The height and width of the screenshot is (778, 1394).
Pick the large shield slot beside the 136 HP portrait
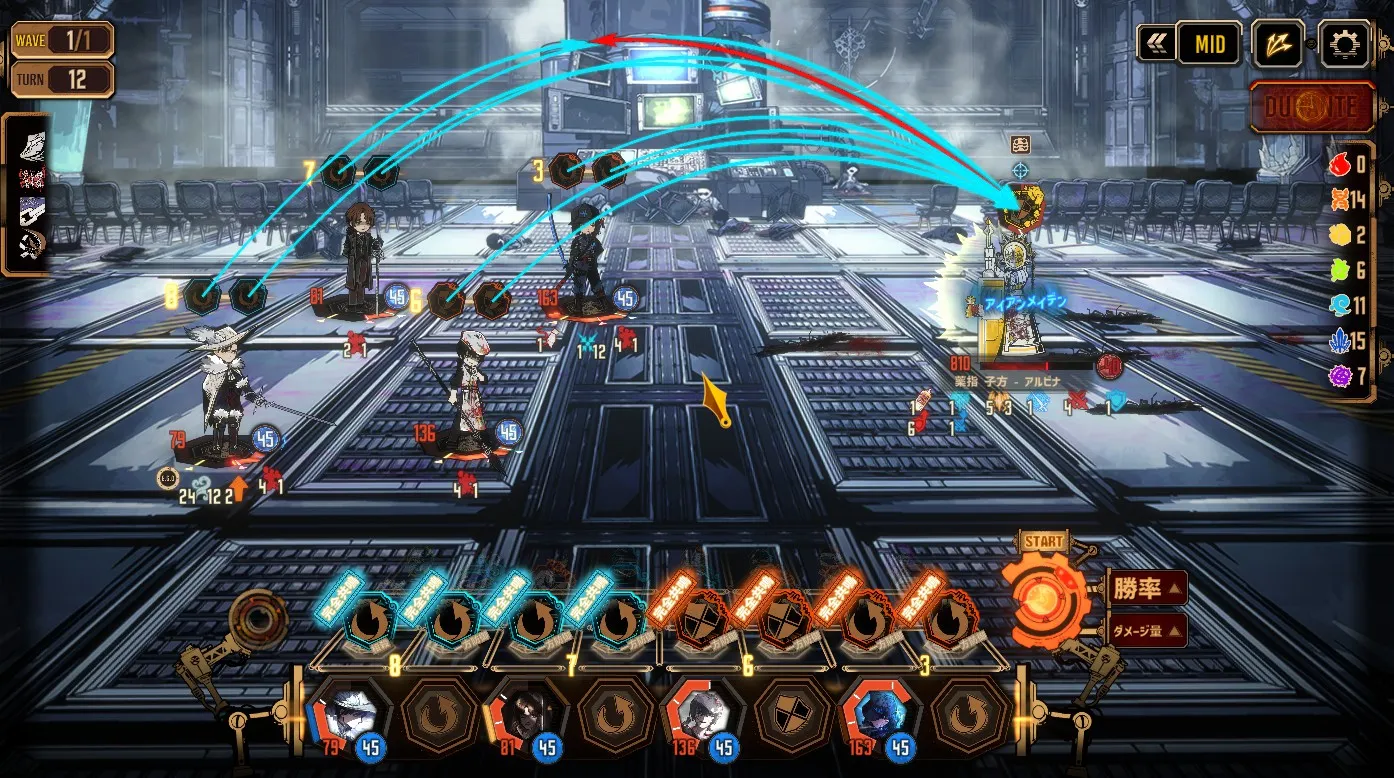click(x=791, y=714)
